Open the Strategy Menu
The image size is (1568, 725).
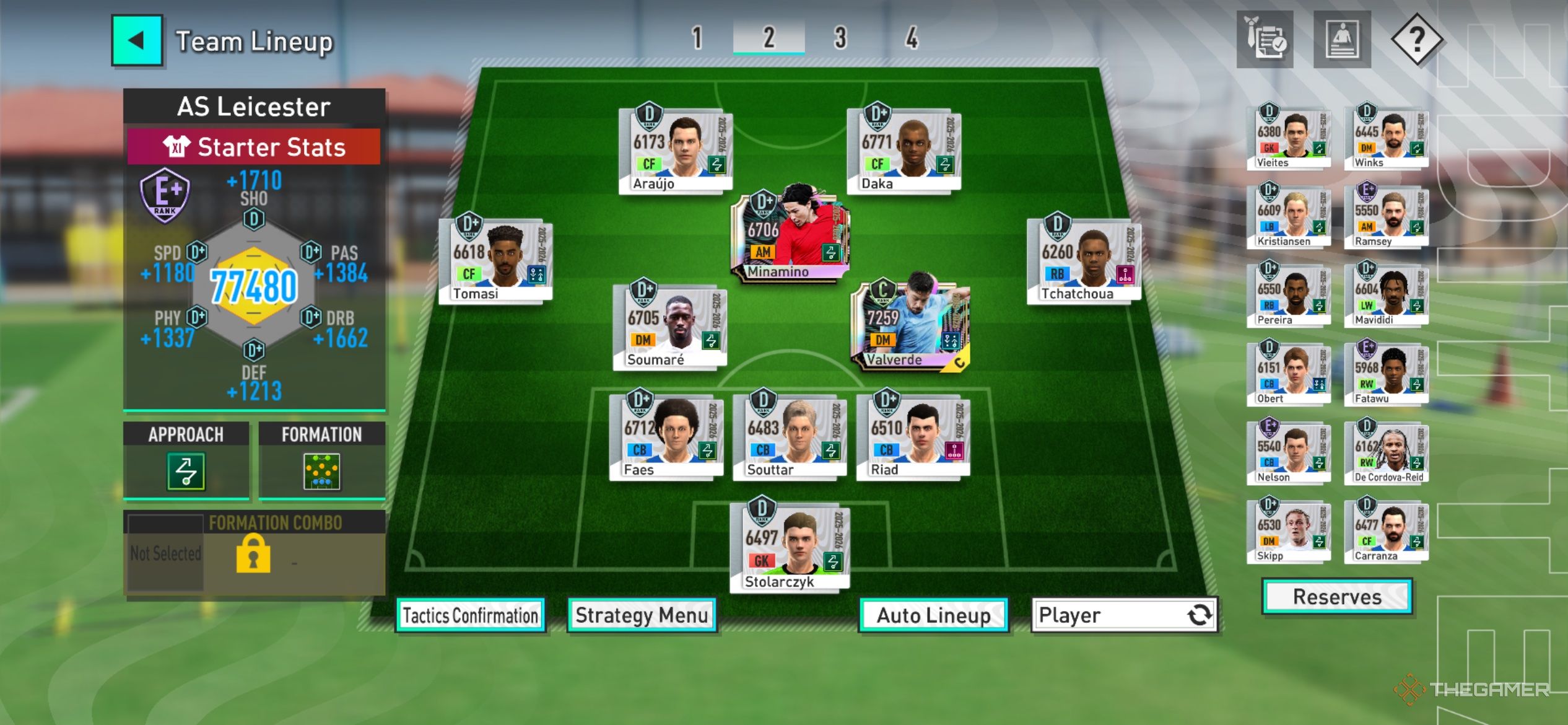642,615
